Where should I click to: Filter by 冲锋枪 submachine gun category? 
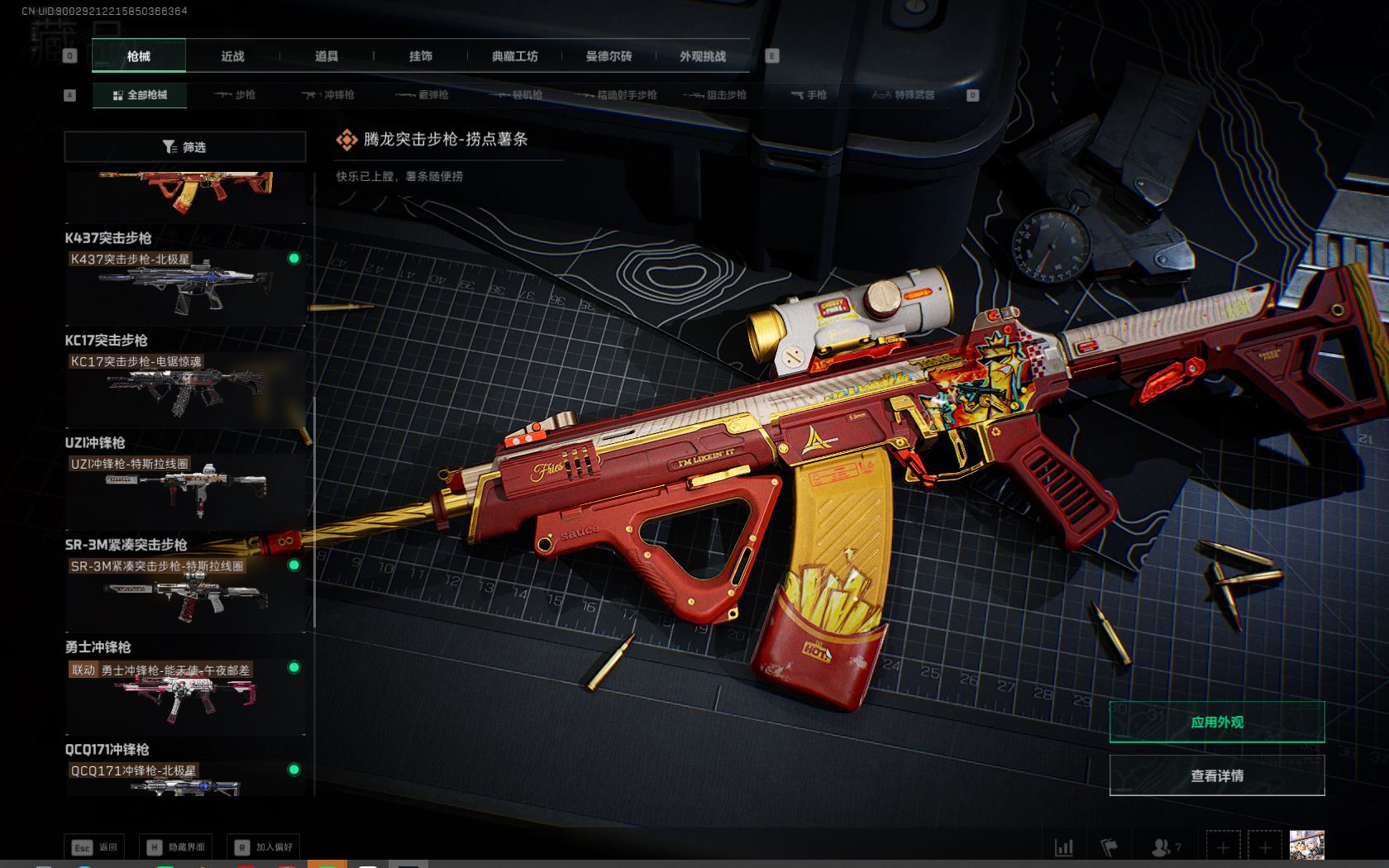point(328,95)
